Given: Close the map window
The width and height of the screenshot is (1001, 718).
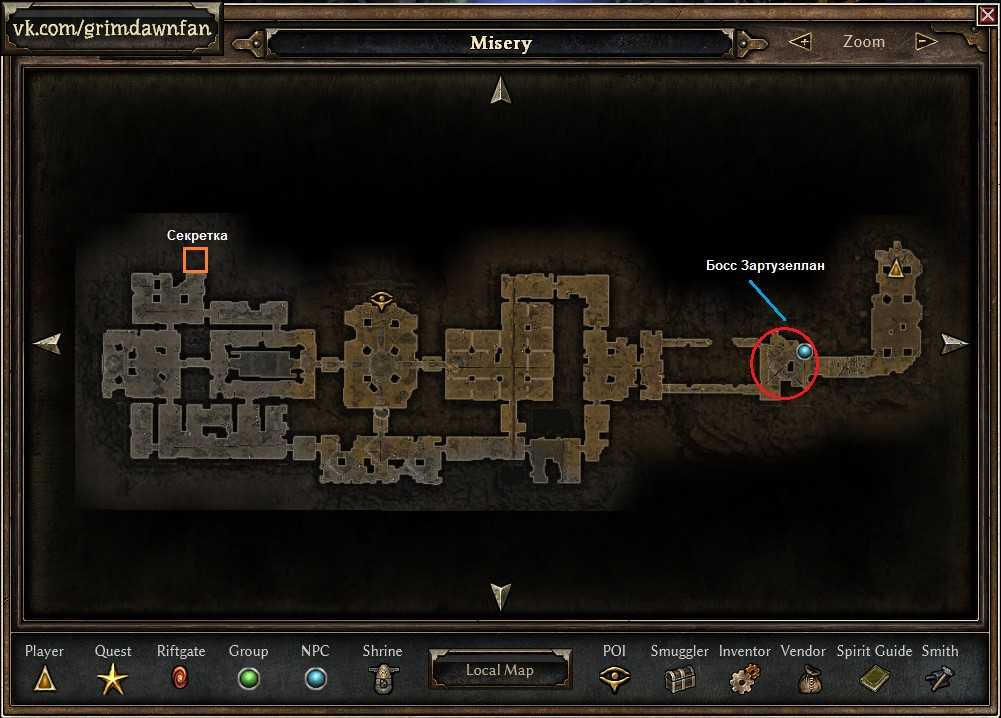Looking at the screenshot, I should (985, 14).
